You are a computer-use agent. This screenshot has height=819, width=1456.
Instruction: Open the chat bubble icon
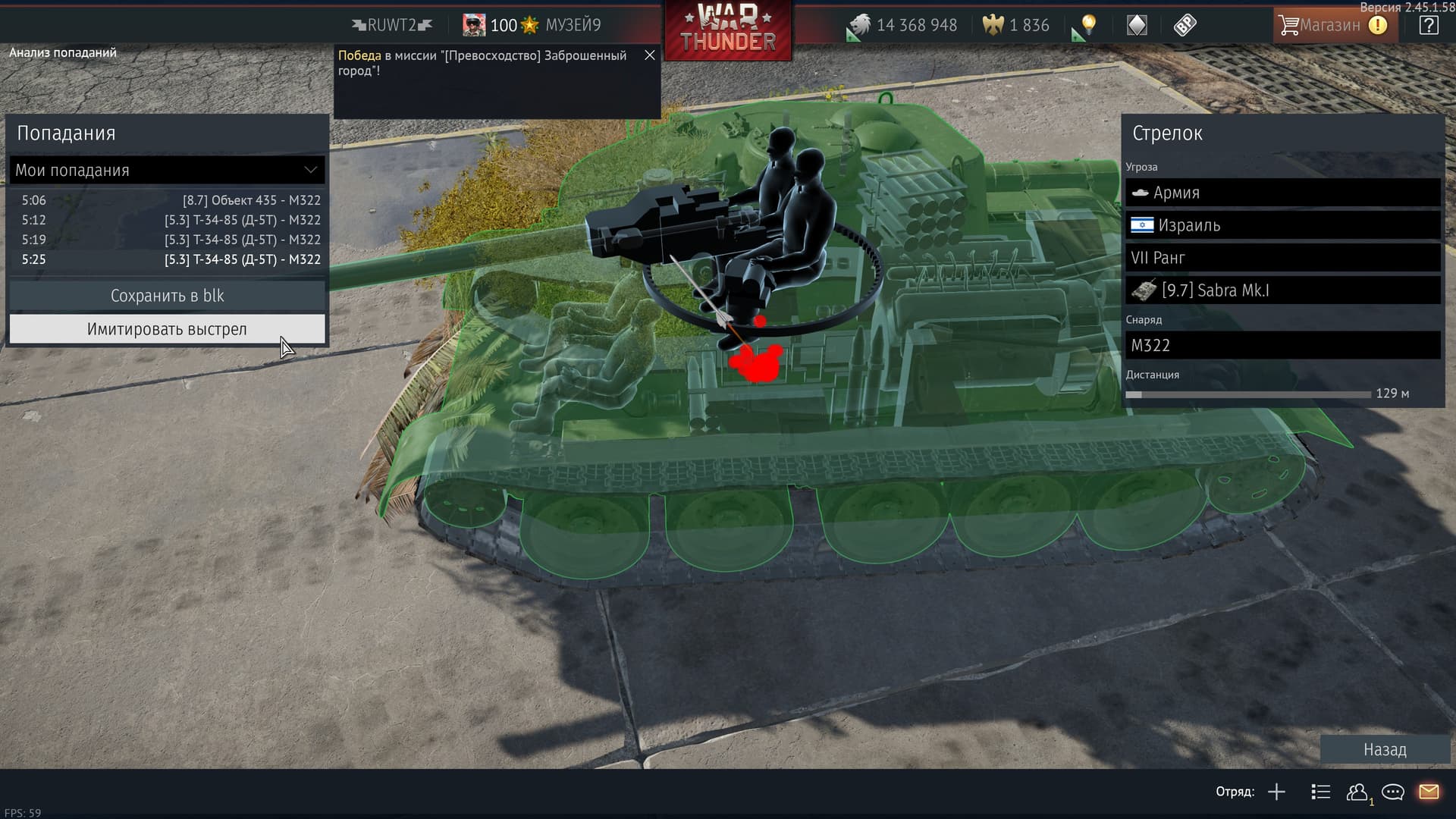click(x=1393, y=792)
